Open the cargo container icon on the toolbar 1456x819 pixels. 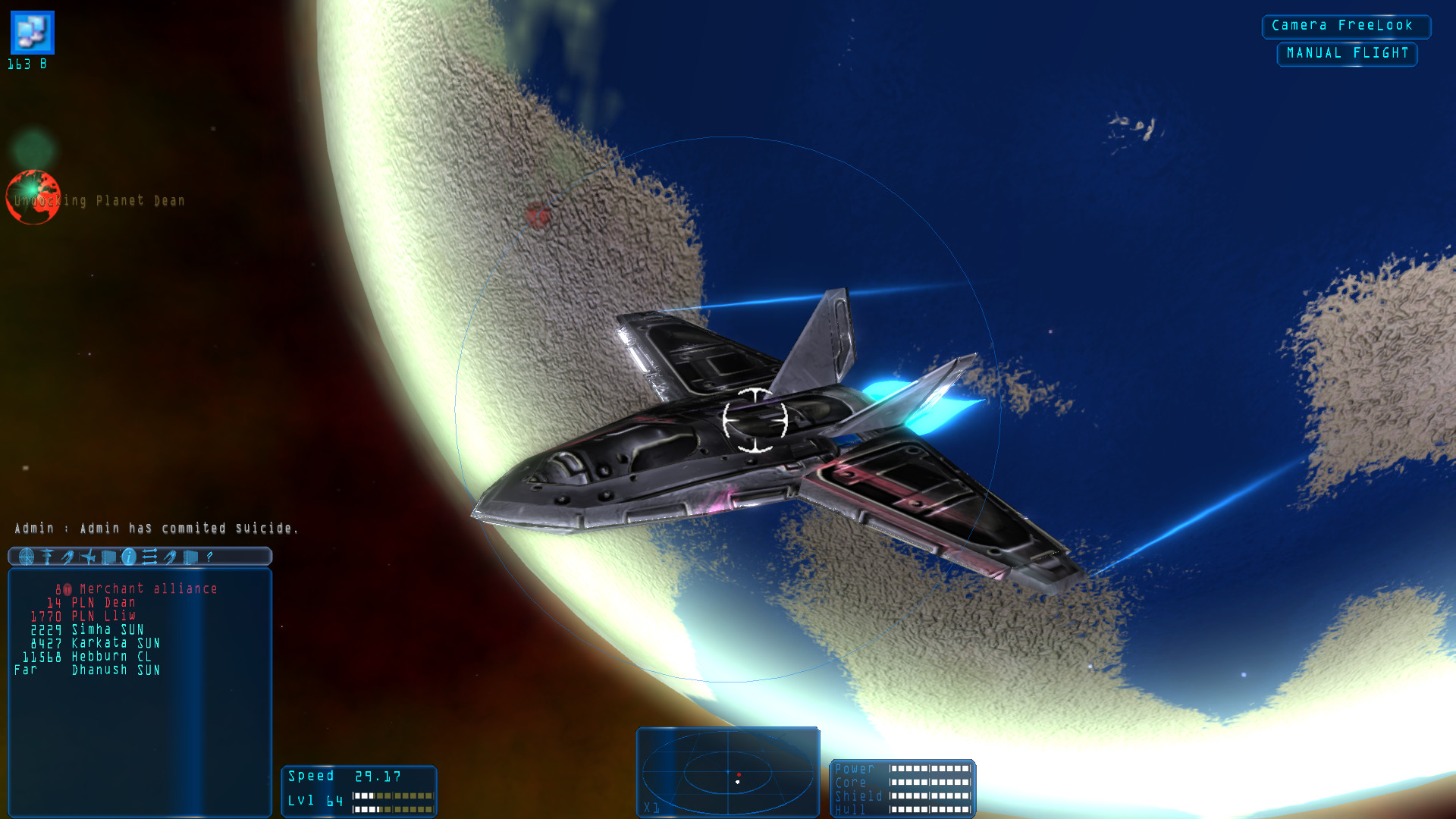(108, 557)
